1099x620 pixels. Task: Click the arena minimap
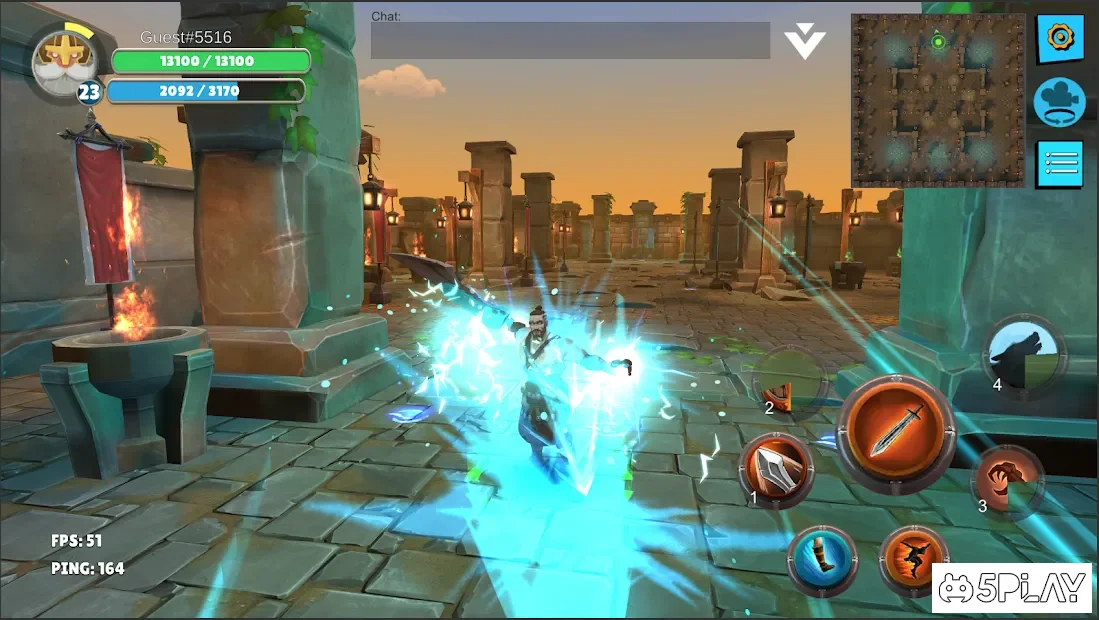click(x=938, y=100)
